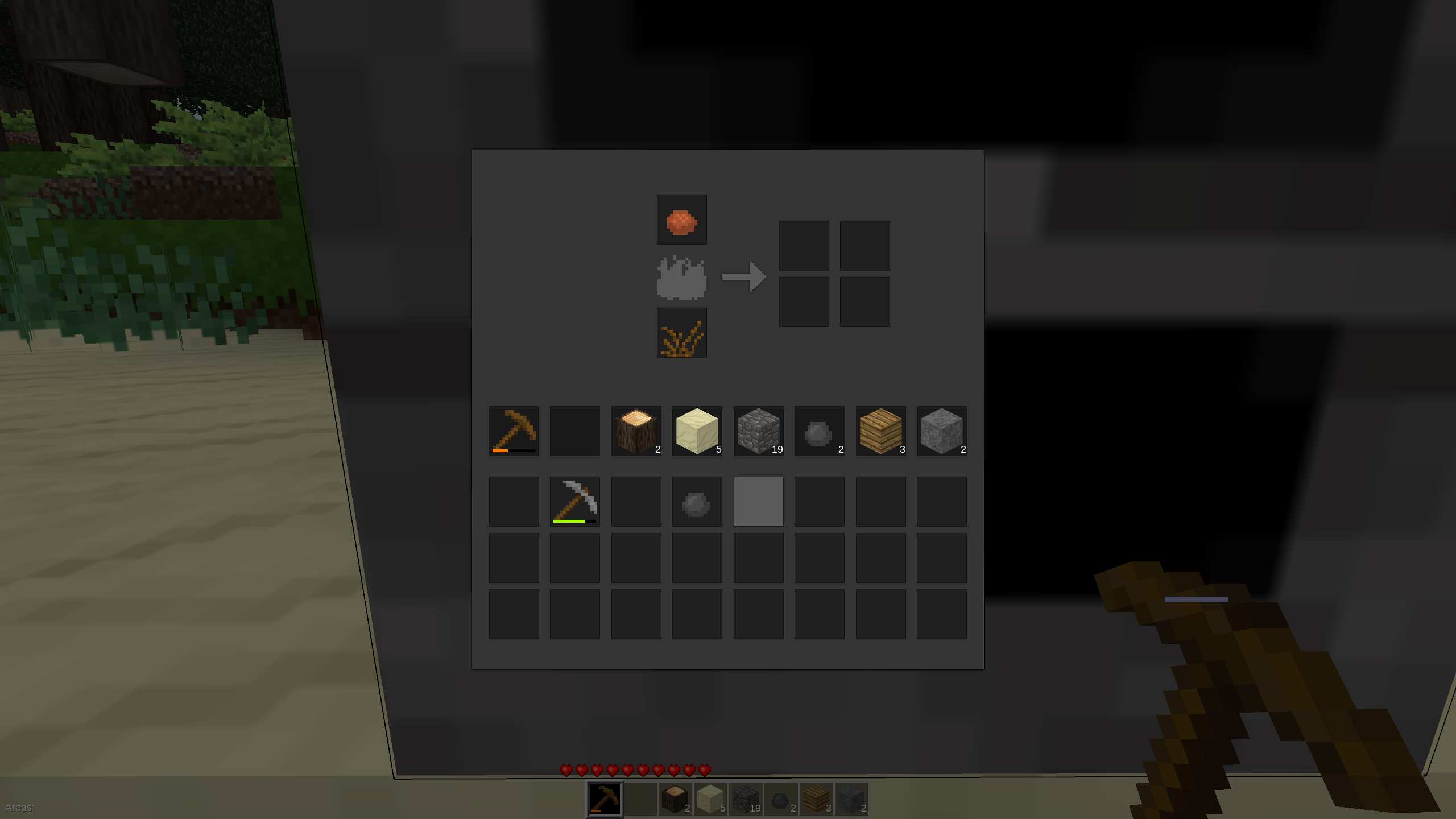Viewport: 1456px width, 819px height.
Task: Select the stack of 3 oak planks
Action: (880, 431)
